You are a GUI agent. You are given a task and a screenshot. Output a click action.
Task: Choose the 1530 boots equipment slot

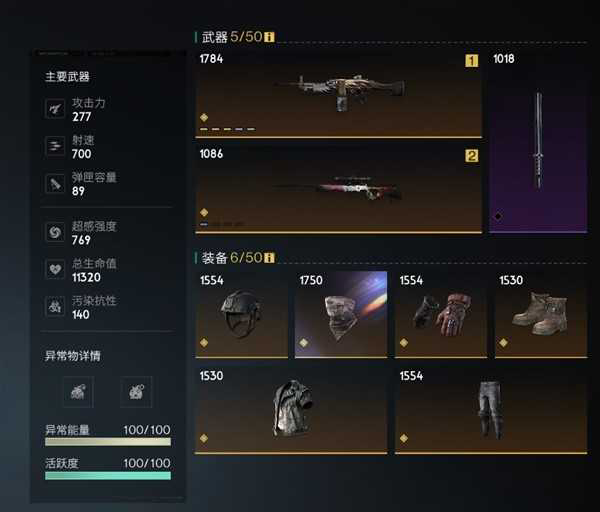coord(541,314)
